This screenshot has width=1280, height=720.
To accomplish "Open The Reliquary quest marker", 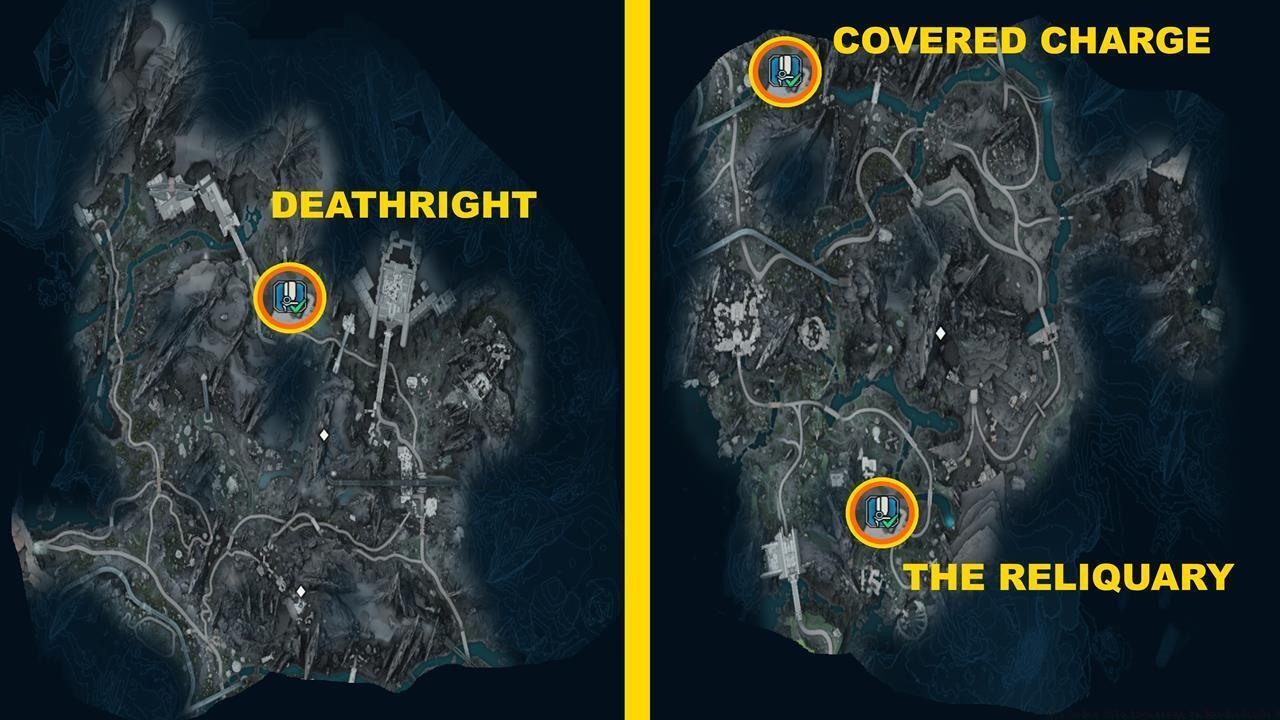I will click(x=879, y=513).
